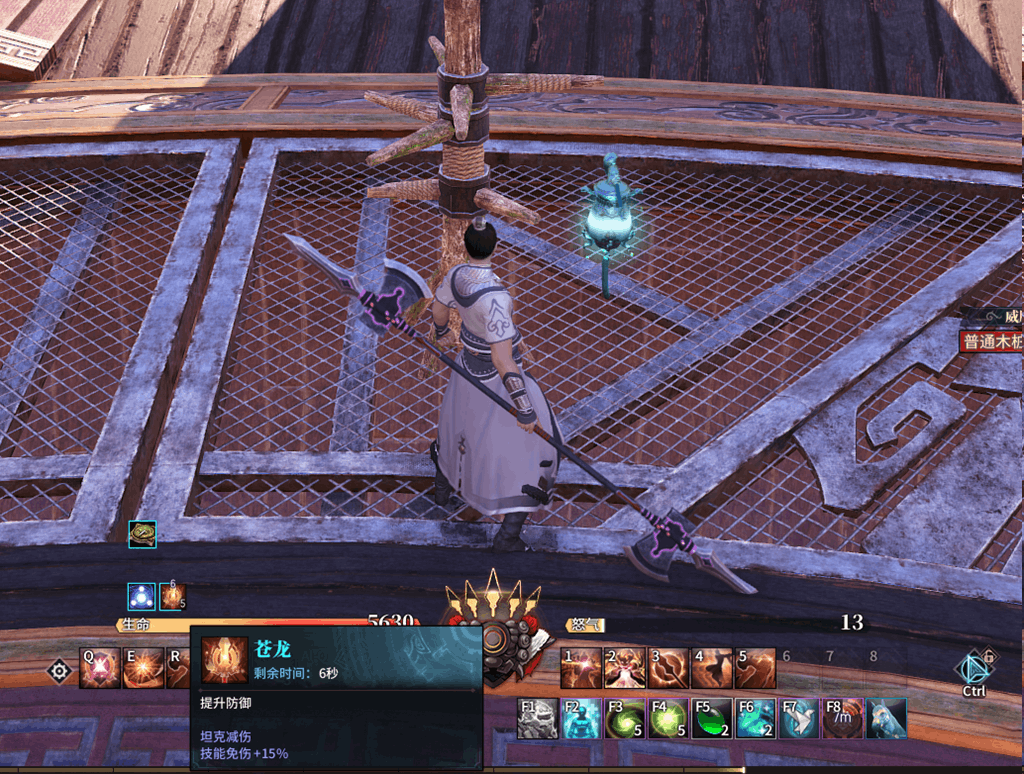Activate the silhouette skill in slot 4
This screenshot has width=1024, height=774.
pos(712,668)
